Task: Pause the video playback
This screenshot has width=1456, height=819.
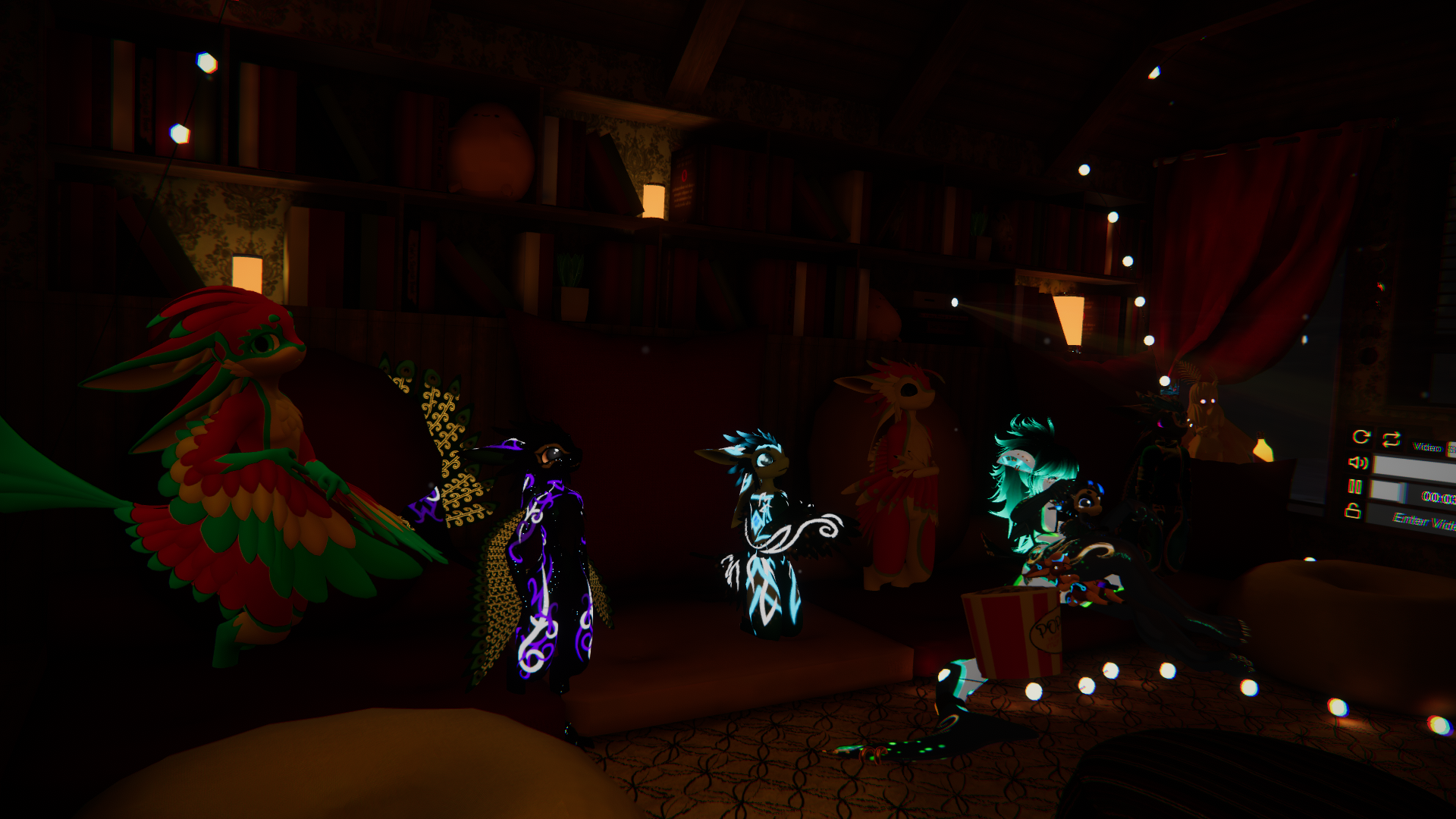Action: (1355, 486)
